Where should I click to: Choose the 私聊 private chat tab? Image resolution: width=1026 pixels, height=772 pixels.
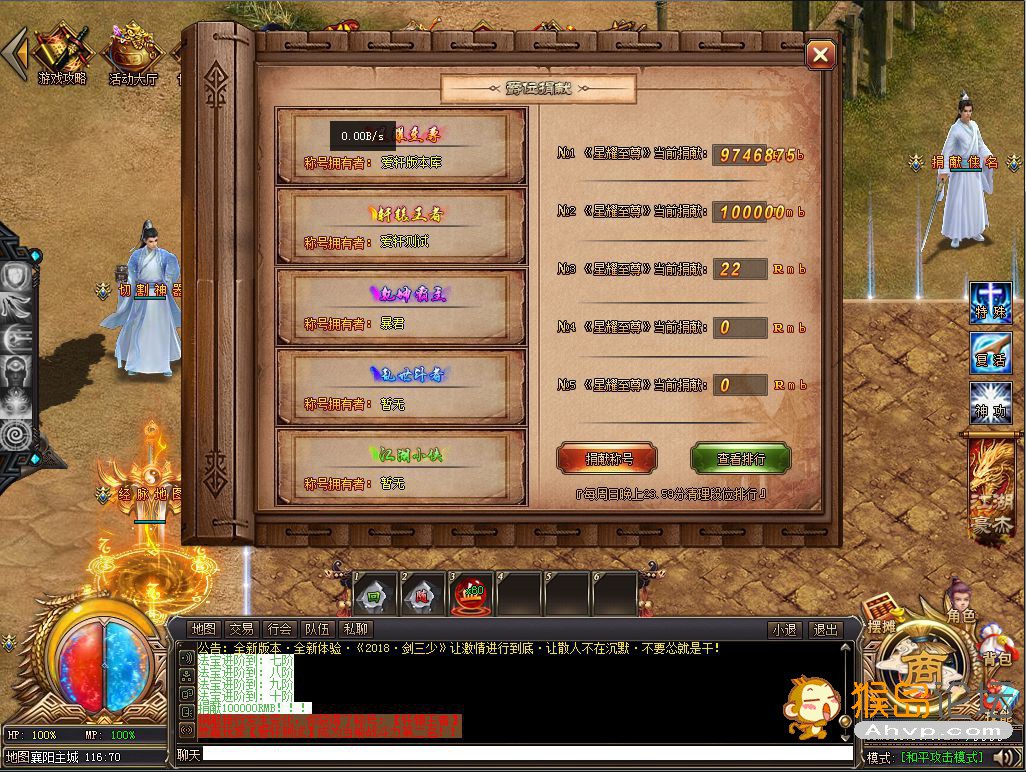click(x=355, y=629)
